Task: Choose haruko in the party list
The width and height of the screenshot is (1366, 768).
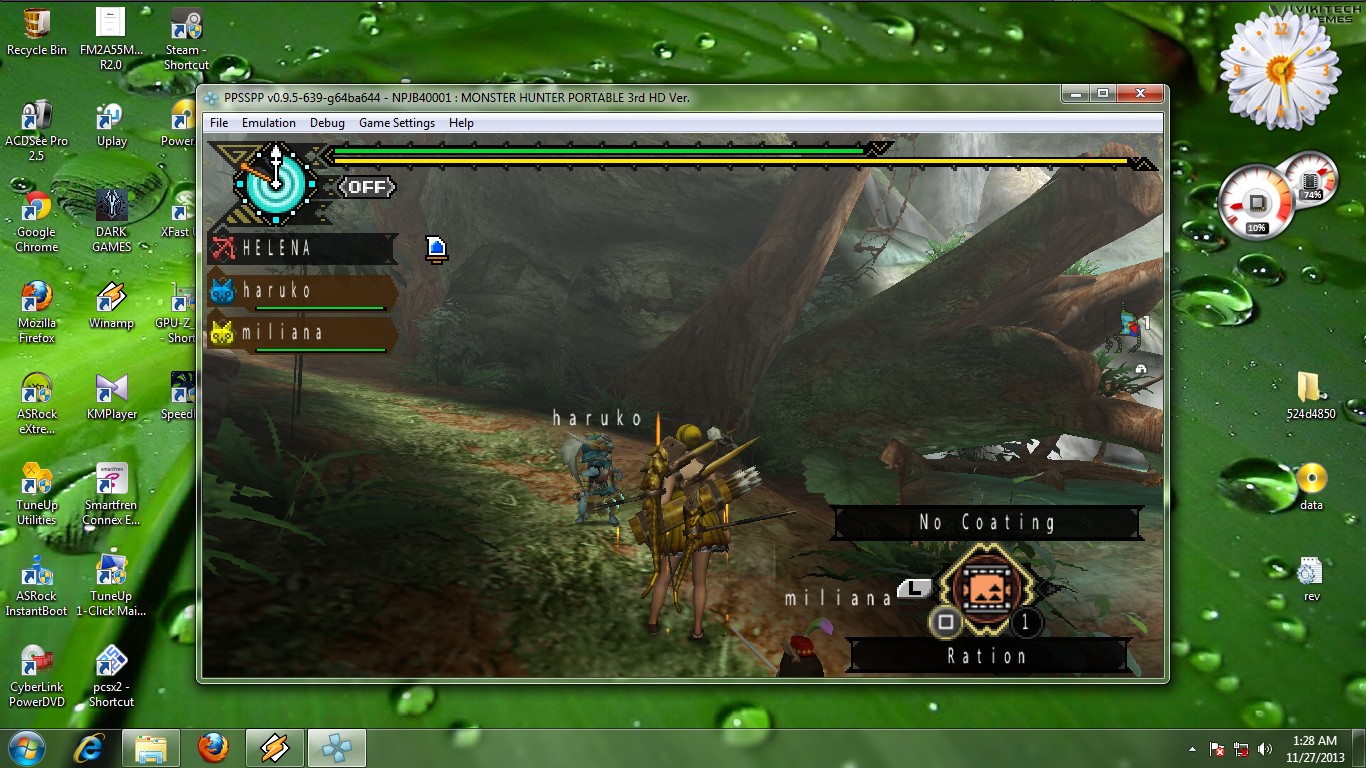Action: pos(301,291)
